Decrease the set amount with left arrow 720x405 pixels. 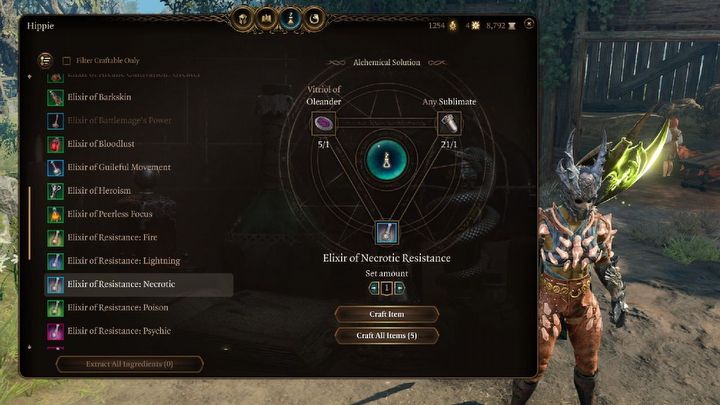374,288
